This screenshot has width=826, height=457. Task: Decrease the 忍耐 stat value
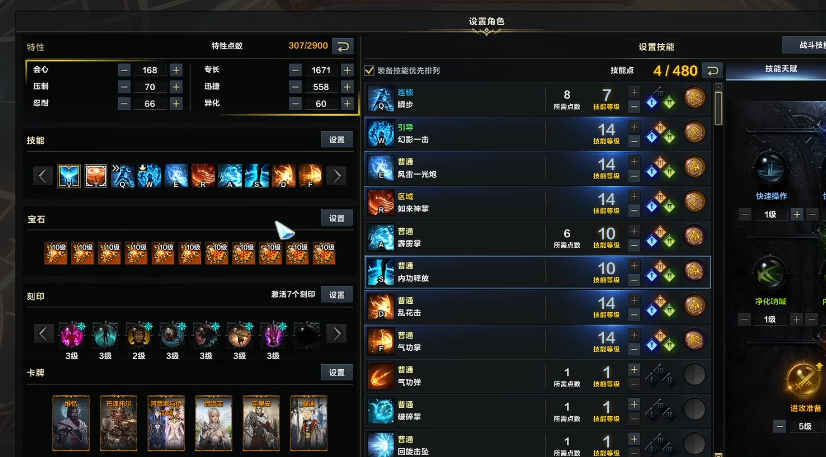[124, 104]
